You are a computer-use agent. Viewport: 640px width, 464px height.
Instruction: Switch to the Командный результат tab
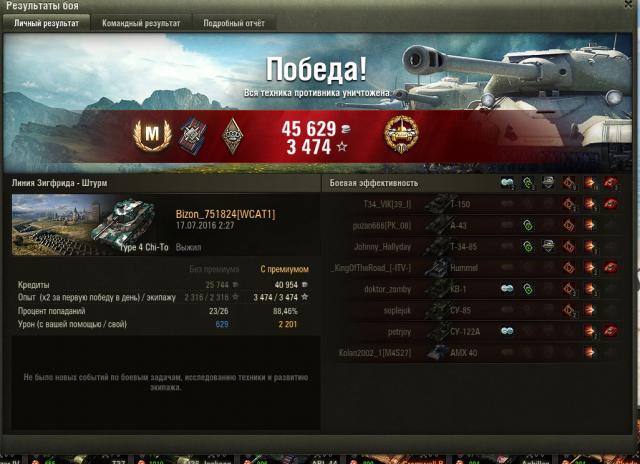tap(141, 23)
